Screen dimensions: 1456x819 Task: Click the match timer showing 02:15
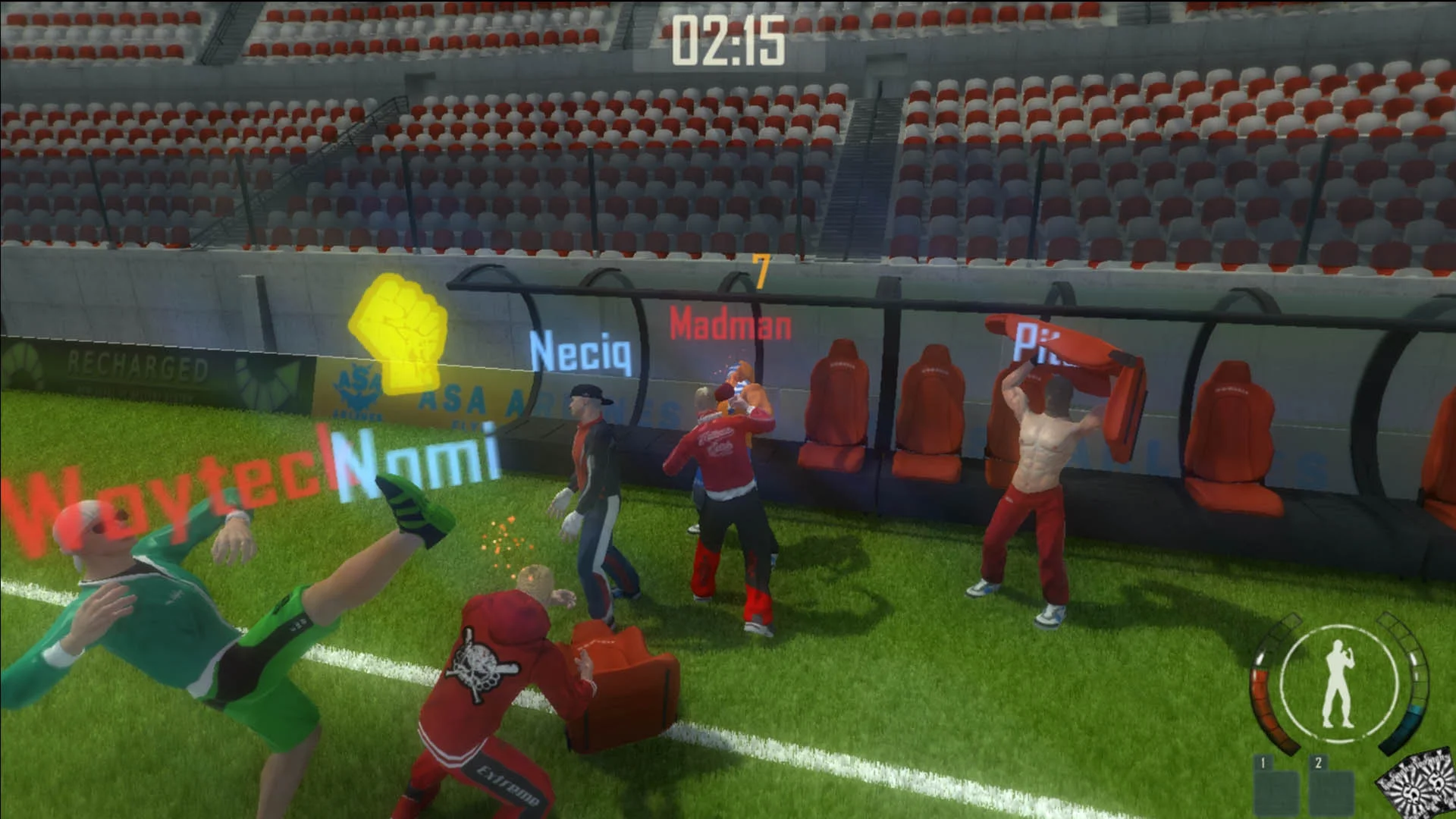730,42
